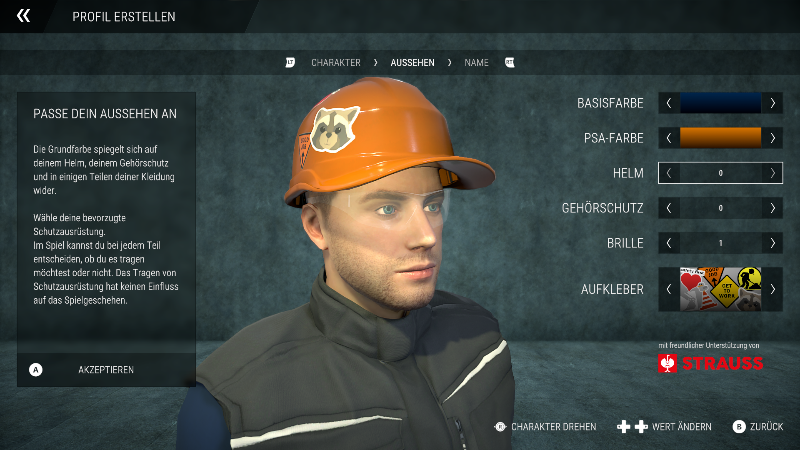Screen dimensions: 800x450
Task: Switch to previous Gehörschutz option
Action: (669, 208)
